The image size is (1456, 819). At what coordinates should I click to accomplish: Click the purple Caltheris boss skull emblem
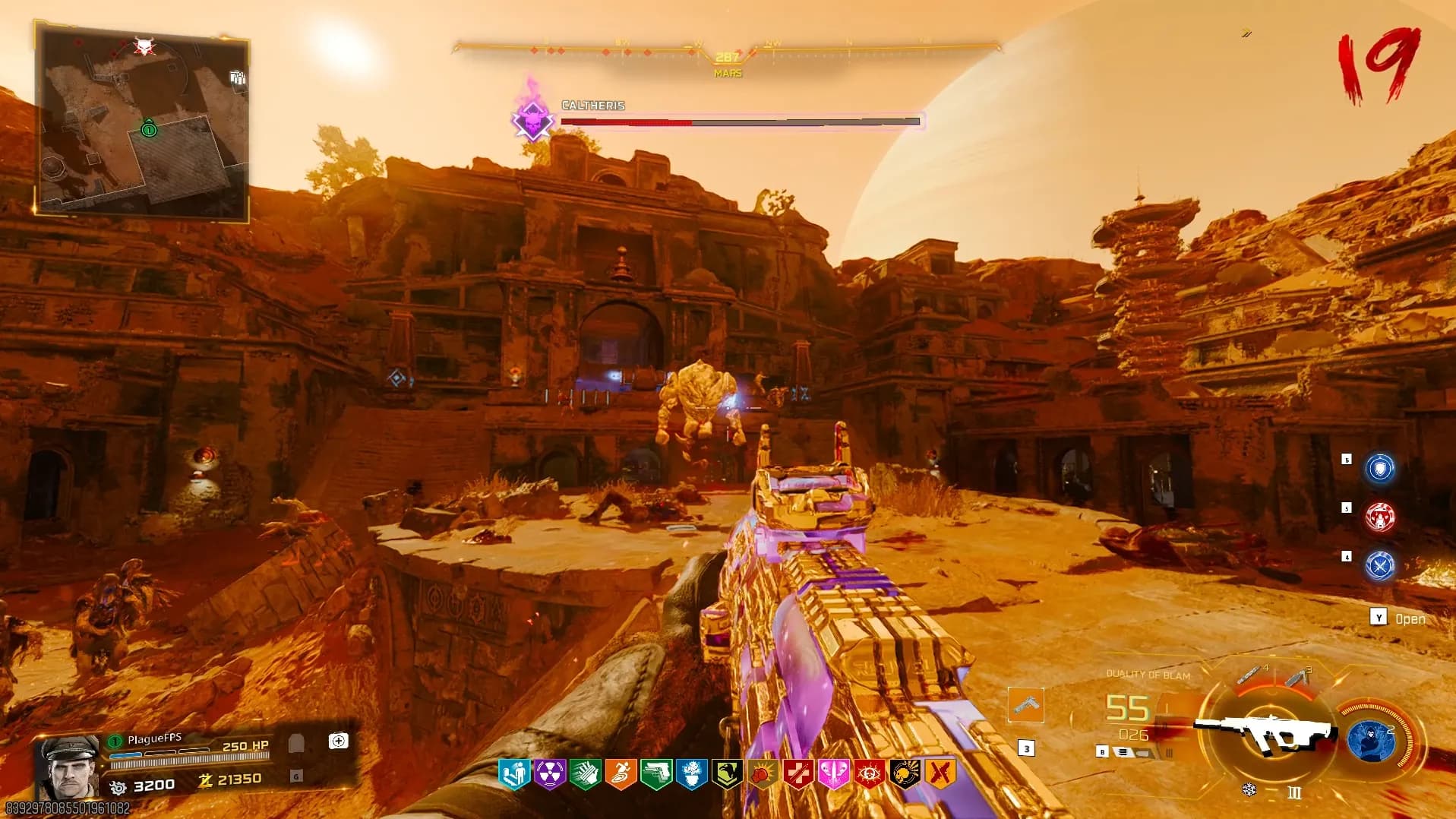point(532,120)
